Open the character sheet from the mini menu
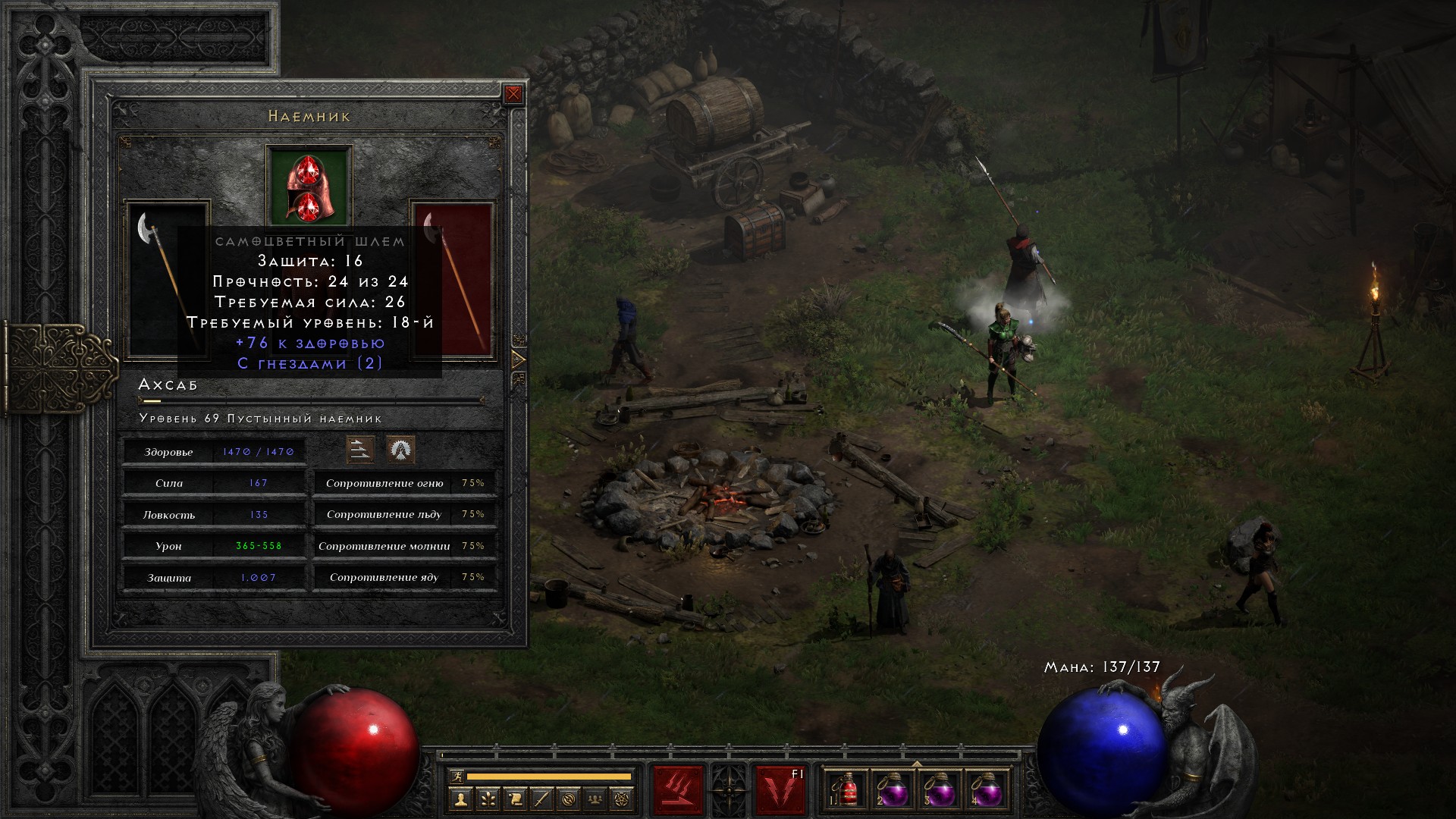This screenshot has height=819, width=1456. (460, 799)
